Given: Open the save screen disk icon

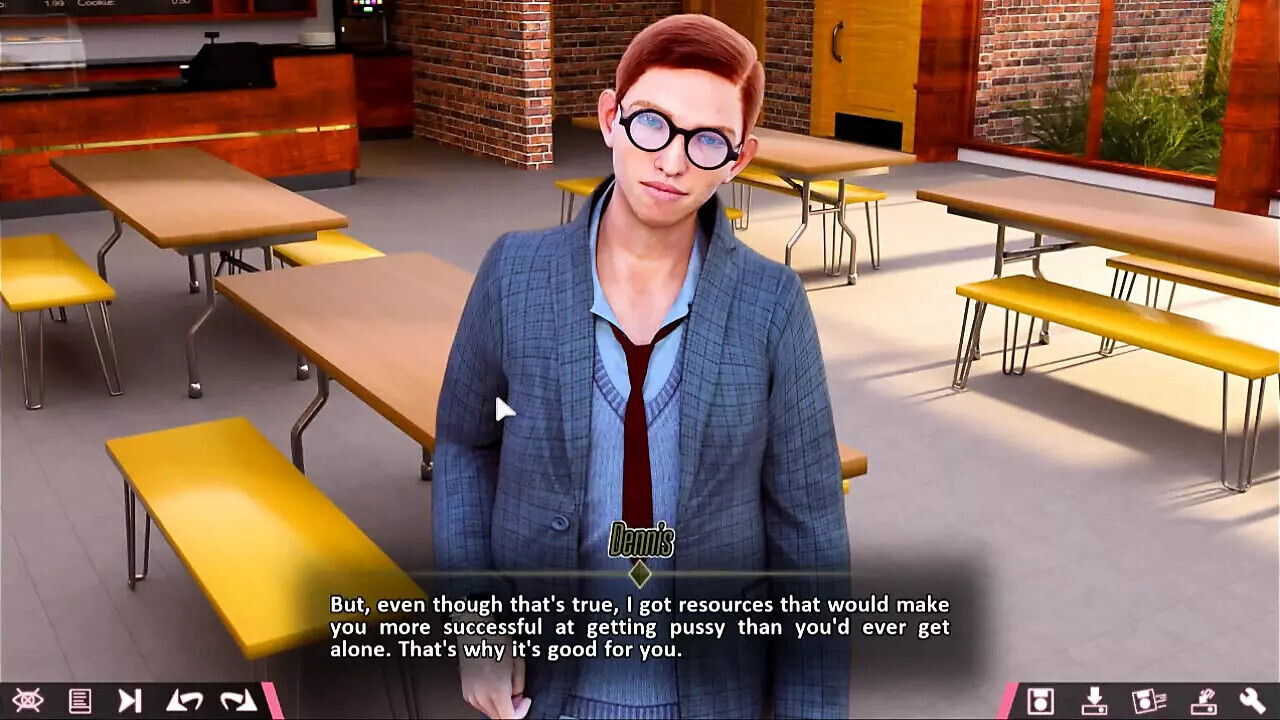Looking at the screenshot, I should [1040, 703].
